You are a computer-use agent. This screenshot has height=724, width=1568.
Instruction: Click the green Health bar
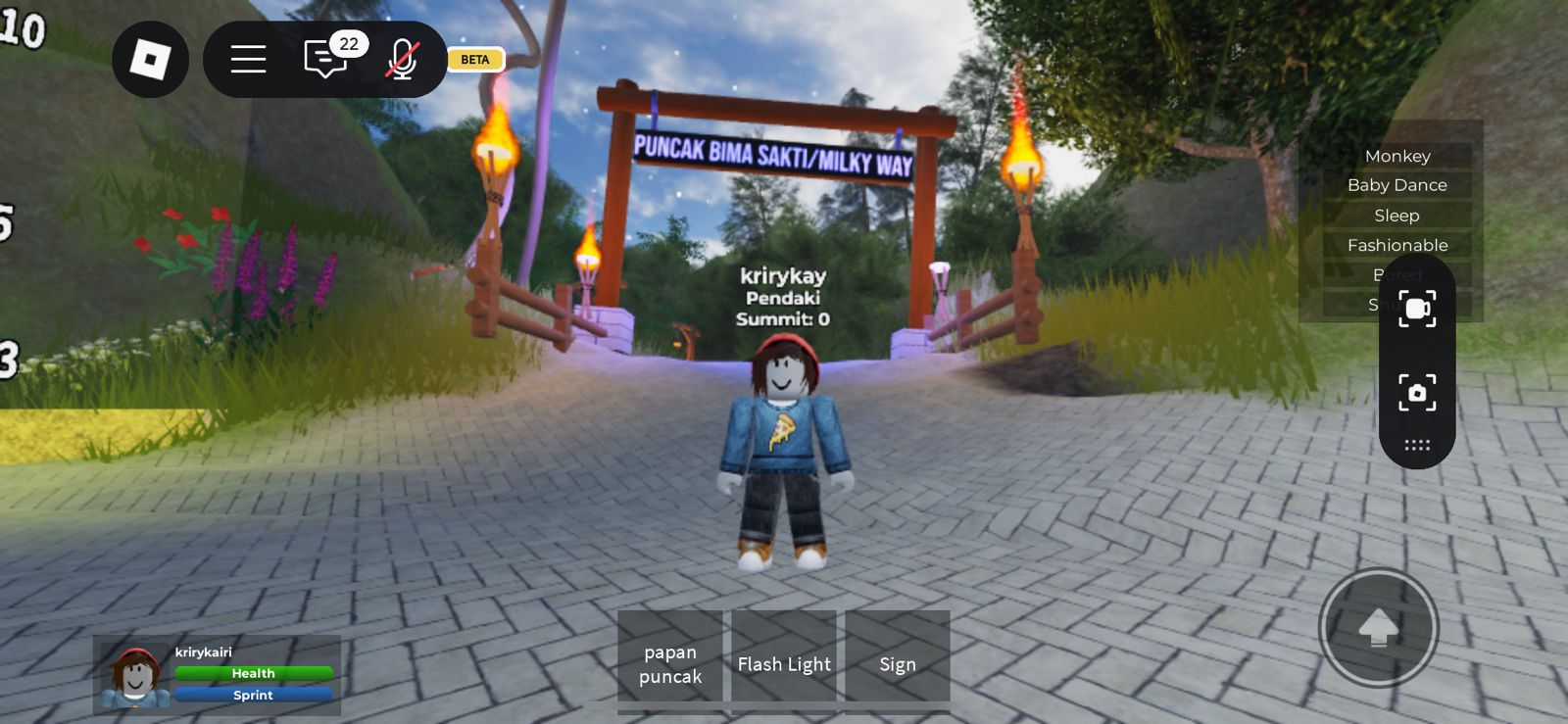pyautogui.click(x=253, y=673)
